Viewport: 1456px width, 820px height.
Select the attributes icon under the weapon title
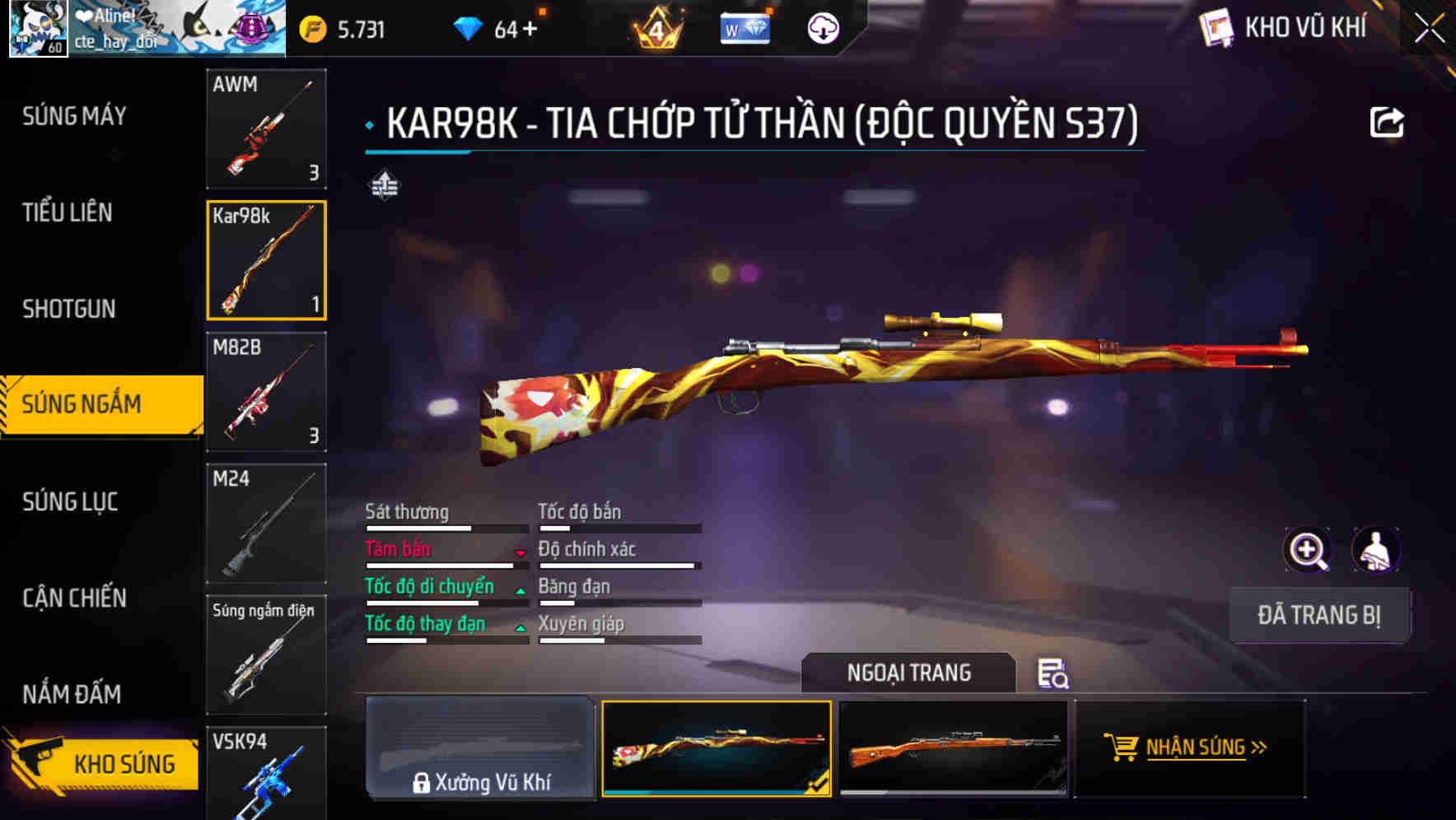tap(384, 186)
